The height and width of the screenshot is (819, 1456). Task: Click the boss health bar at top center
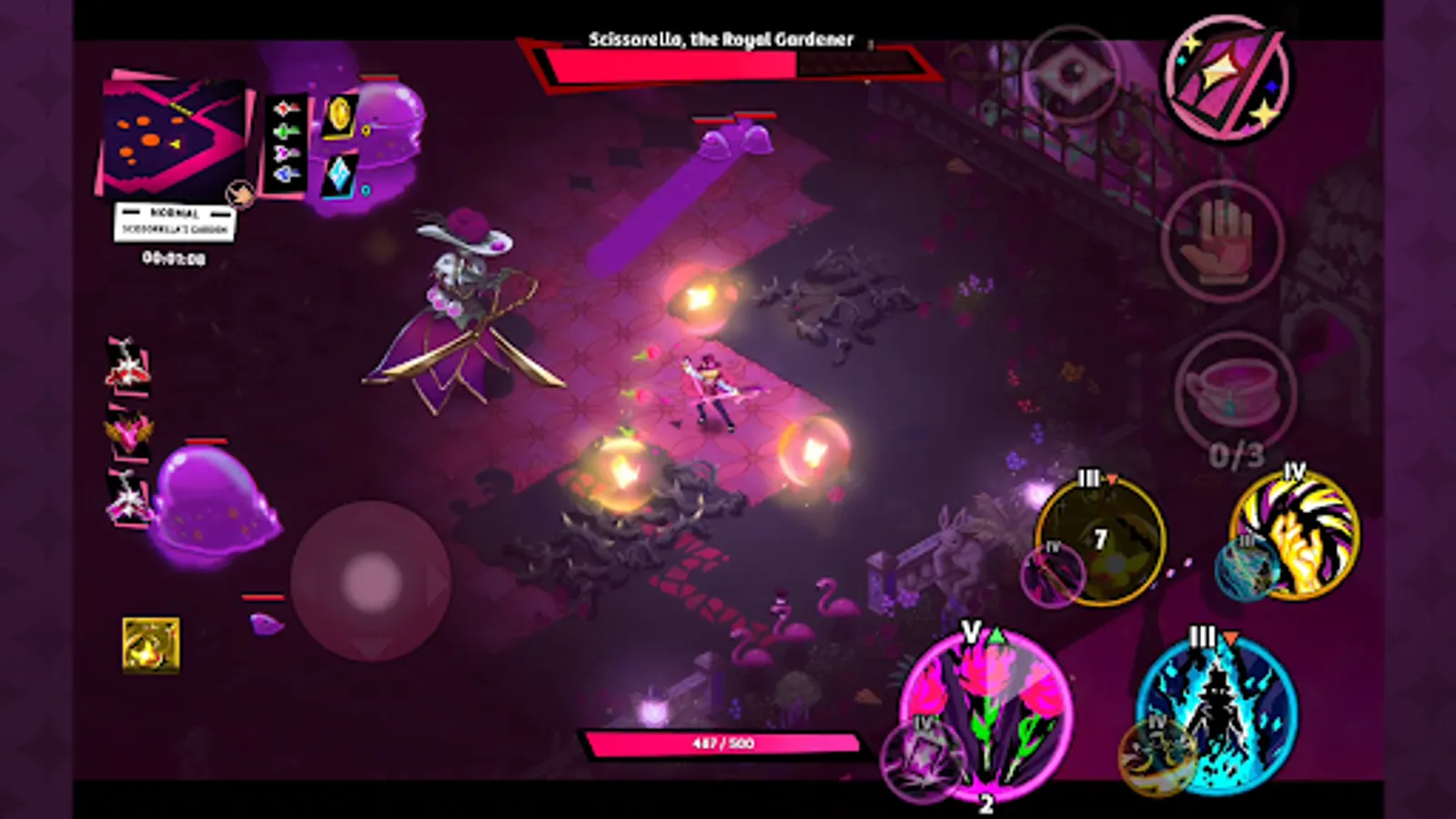[719, 64]
